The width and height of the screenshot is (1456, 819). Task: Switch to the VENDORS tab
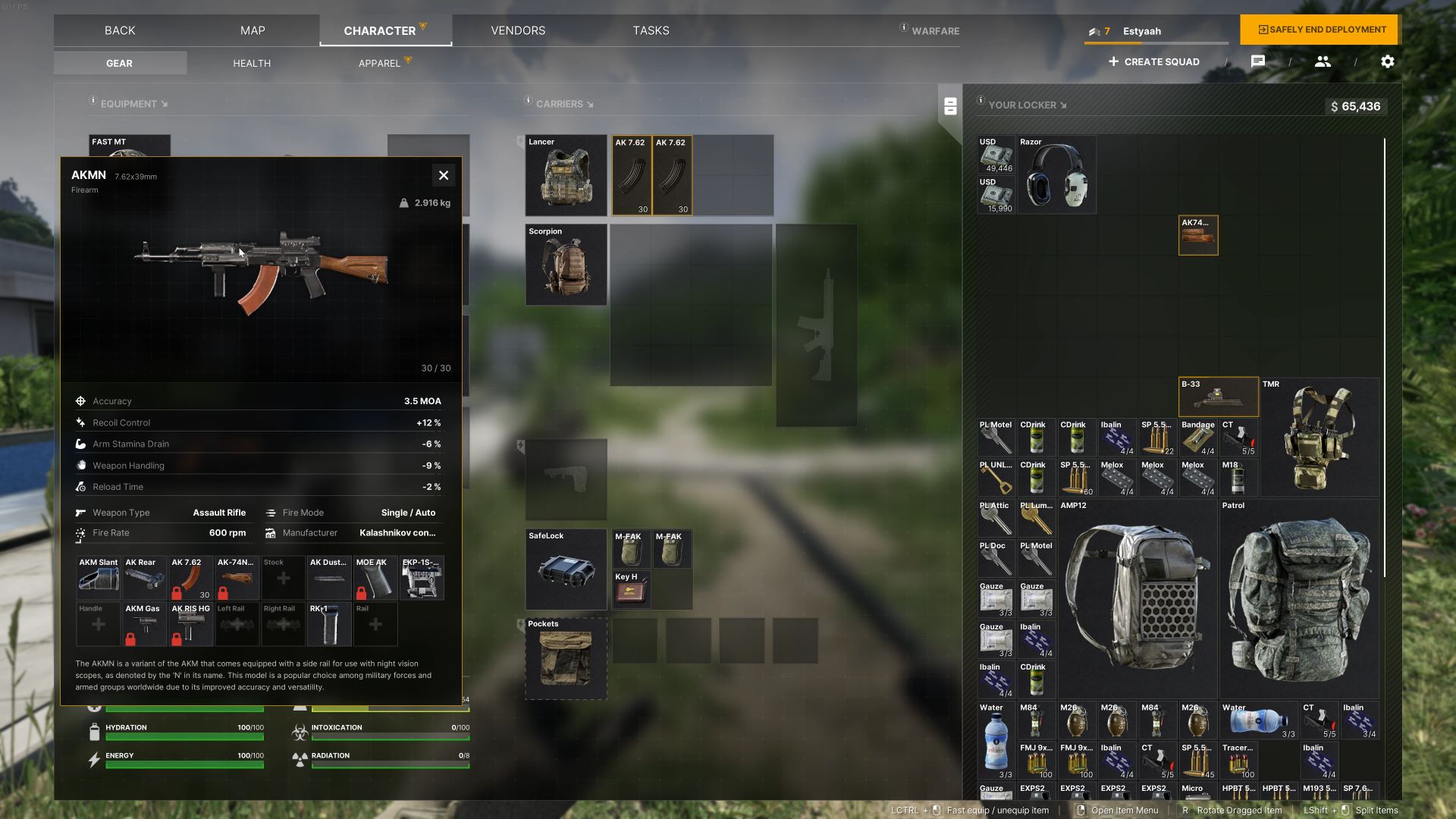pyautogui.click(x=518, y=30)
